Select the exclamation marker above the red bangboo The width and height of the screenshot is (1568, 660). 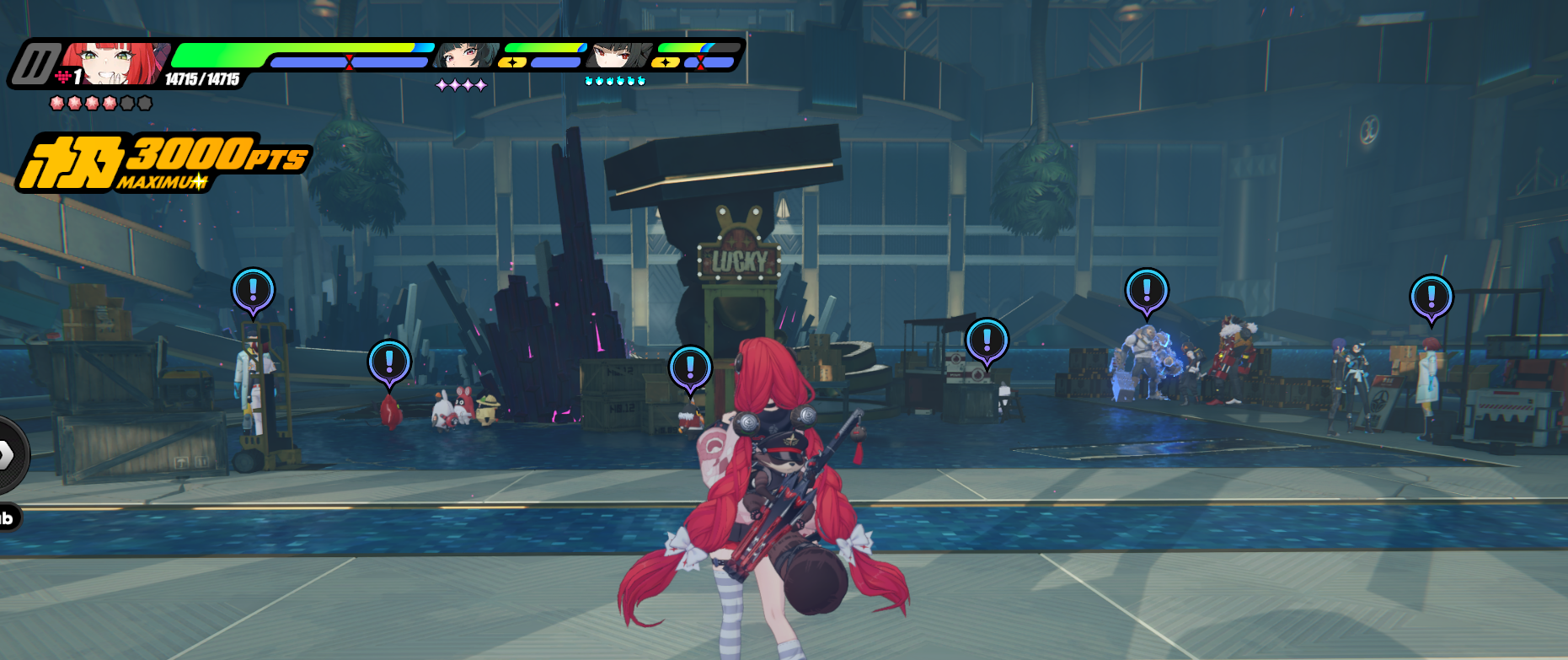pyautogui.click(x=389, y=362)
